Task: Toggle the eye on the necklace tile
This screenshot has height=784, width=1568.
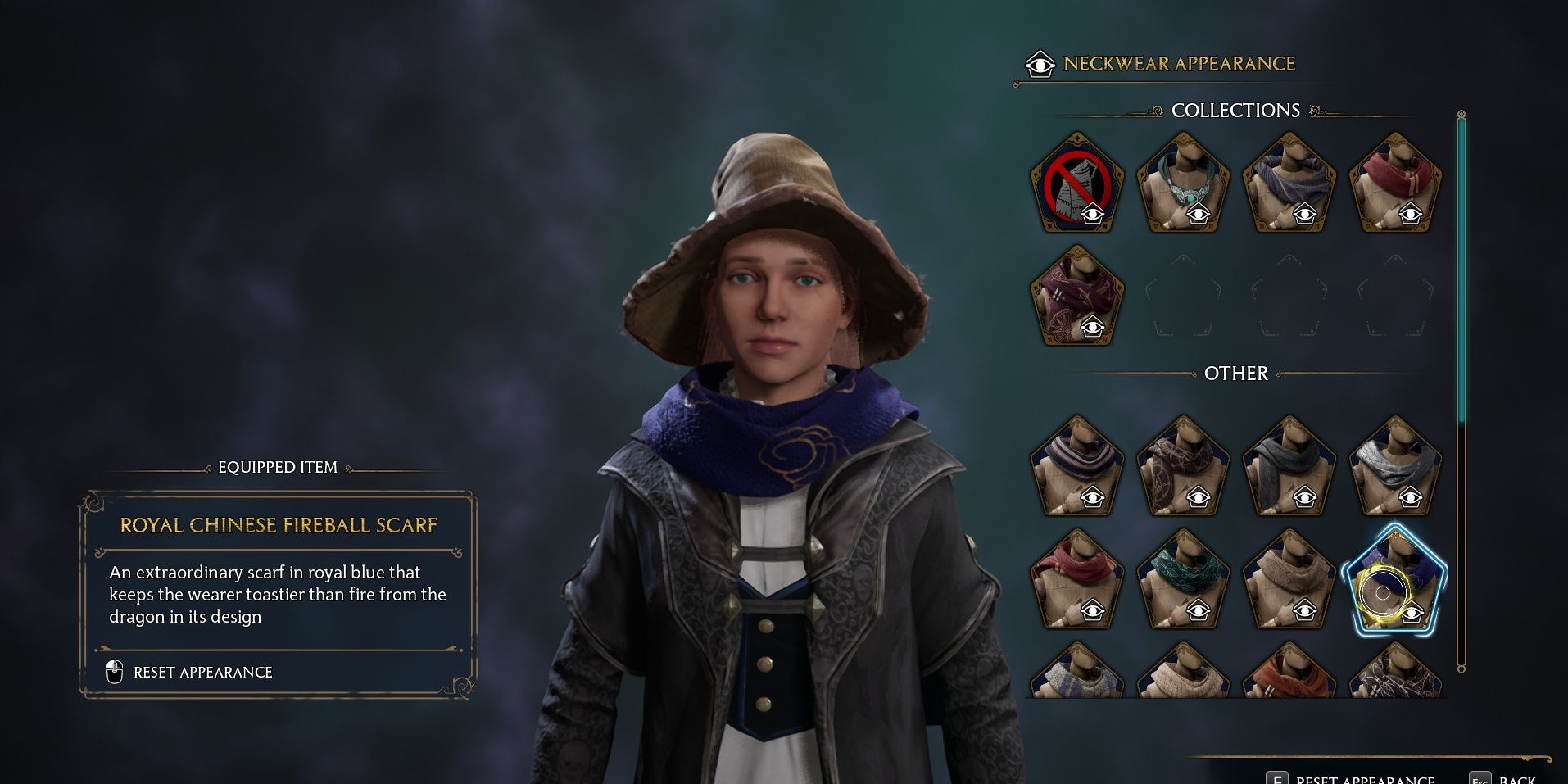Action: pyautogui.click(x=1199, y=214)
